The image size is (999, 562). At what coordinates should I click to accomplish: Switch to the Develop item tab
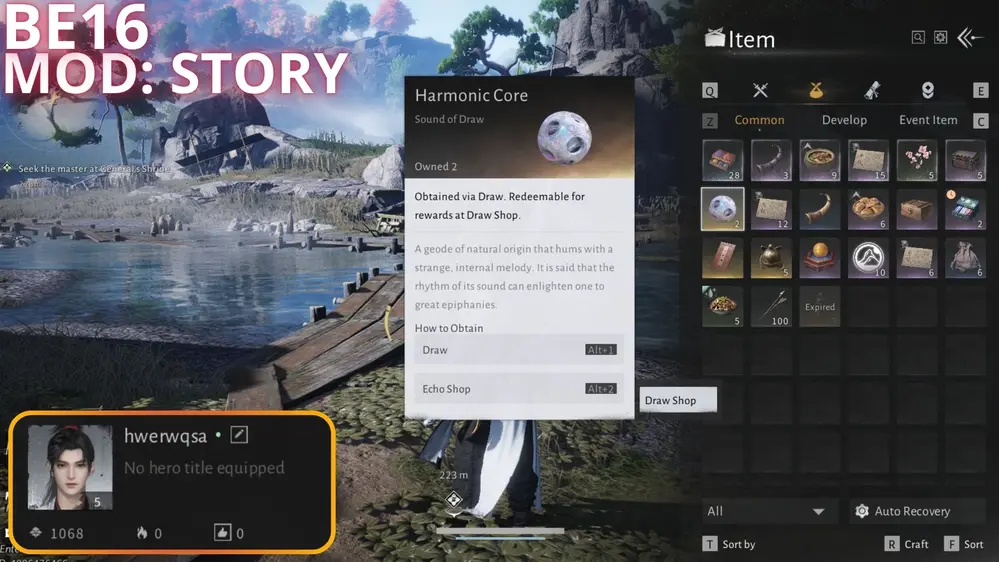[844, 120]
